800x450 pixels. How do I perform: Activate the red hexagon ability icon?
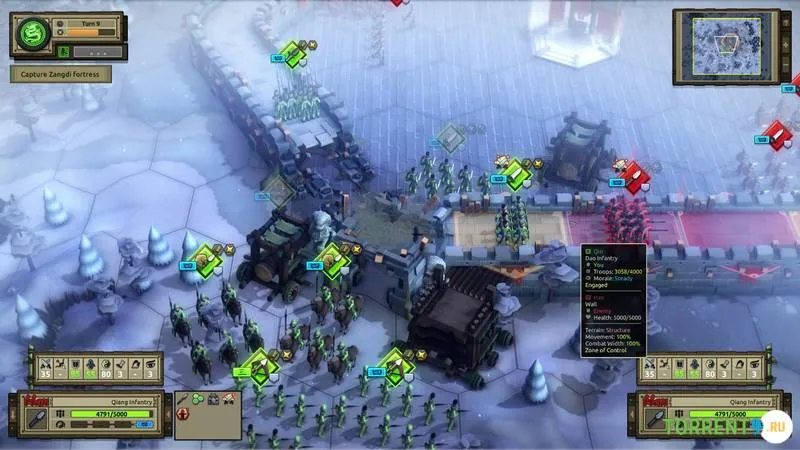point(184,414)
